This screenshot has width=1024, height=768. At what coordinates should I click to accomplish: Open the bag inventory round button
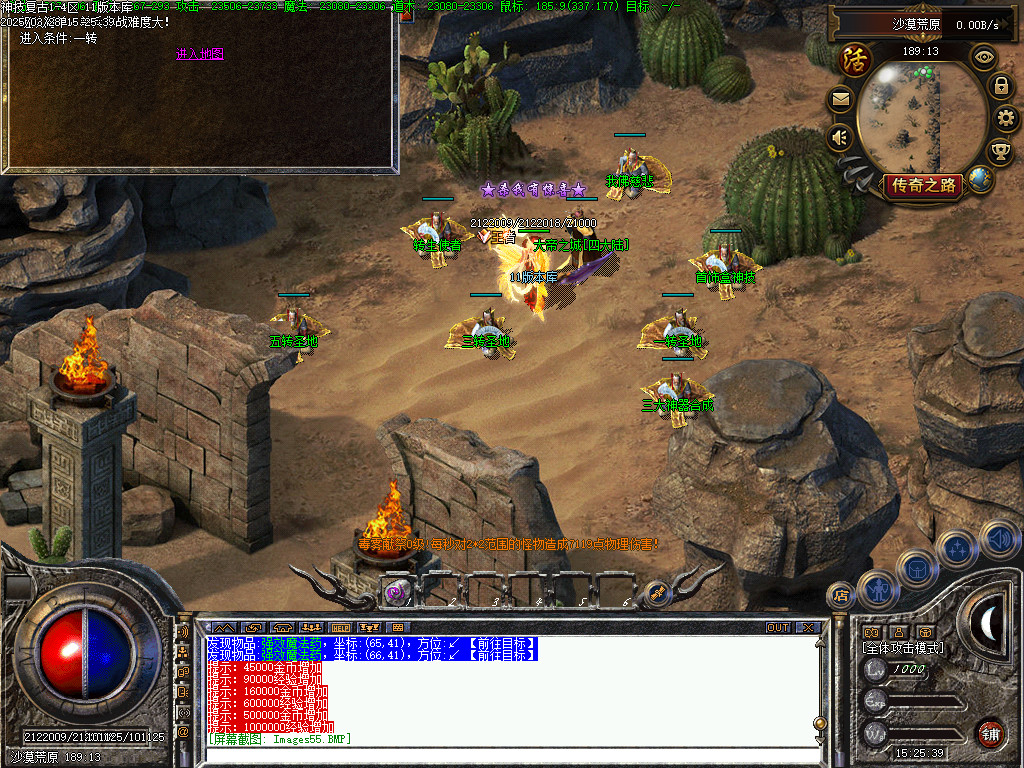tap(916, 568)
